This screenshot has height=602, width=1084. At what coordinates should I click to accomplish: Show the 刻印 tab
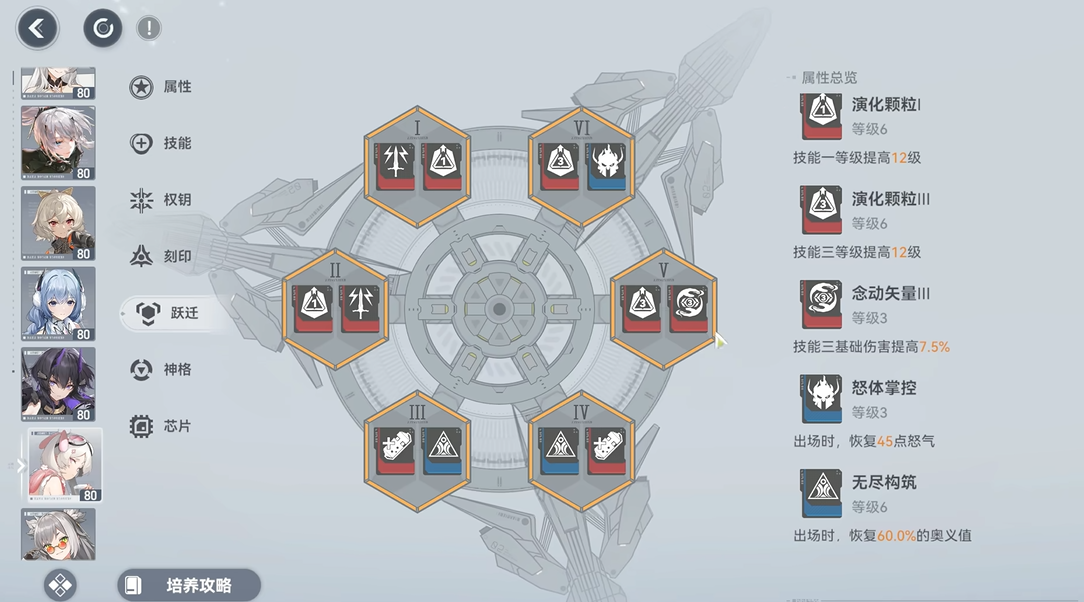point(162,256)
